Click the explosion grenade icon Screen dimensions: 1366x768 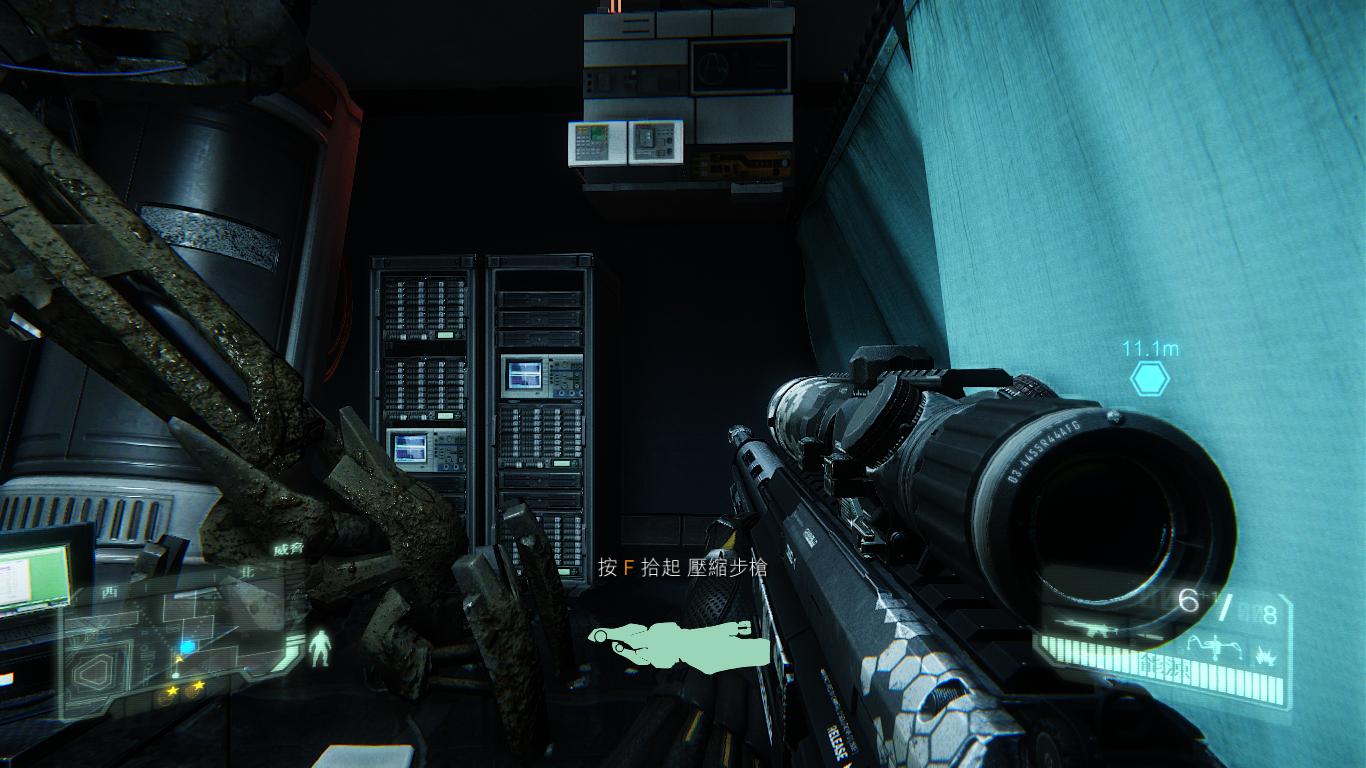coord(1264,655)
